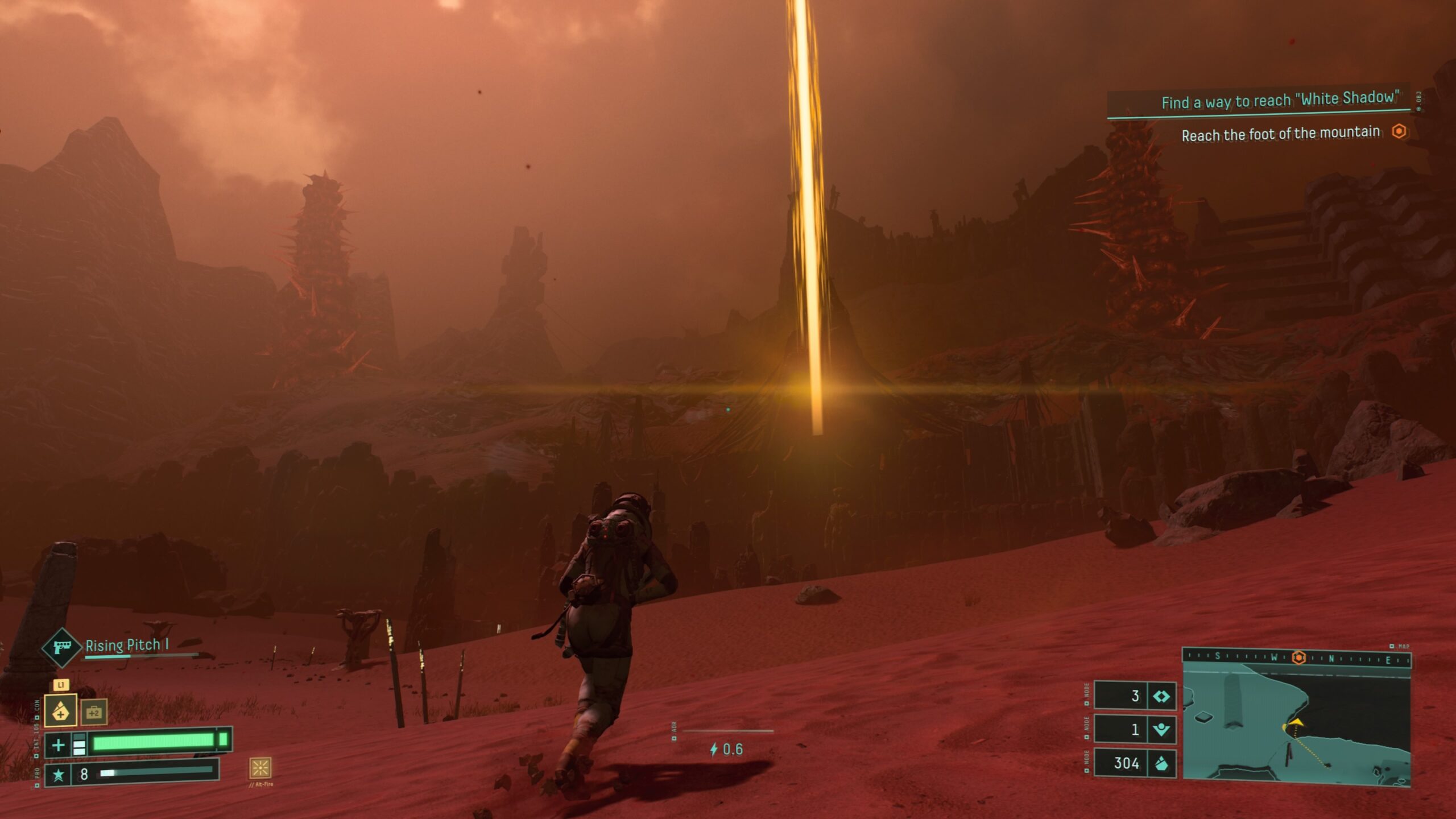
Task: Select the Rising Pitch I weapon icon
Action: coord(61,647)
